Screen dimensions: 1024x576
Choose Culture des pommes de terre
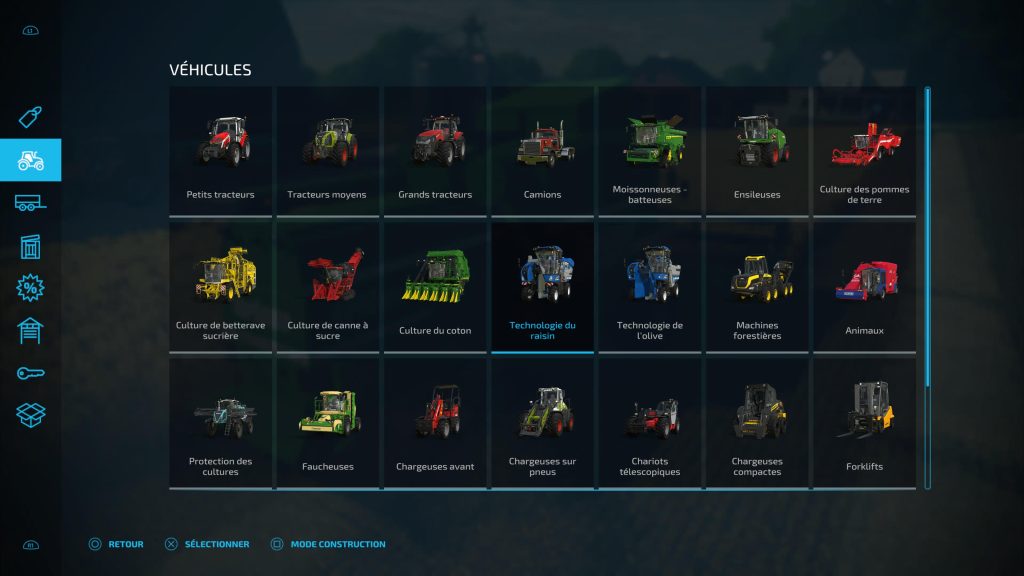tap(864, 150)
